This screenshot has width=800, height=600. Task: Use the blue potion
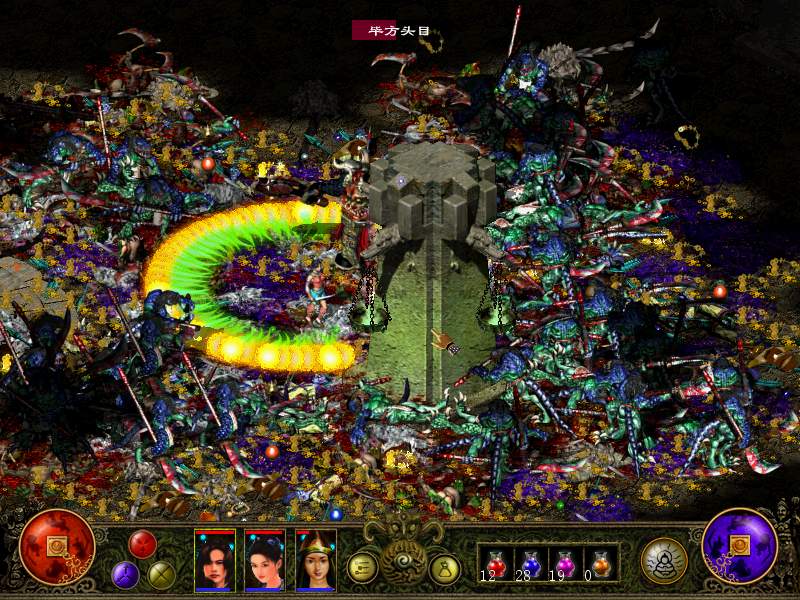click(530, 562)
